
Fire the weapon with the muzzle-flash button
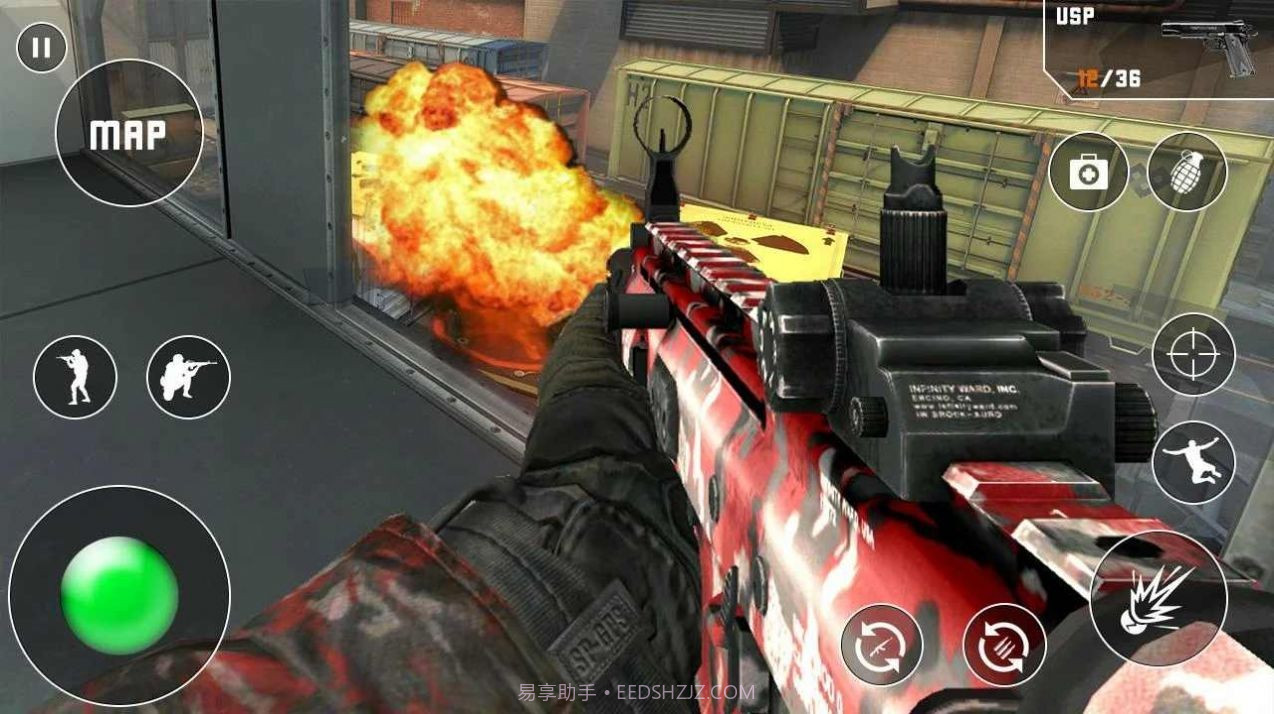(x=1159, y=599)
